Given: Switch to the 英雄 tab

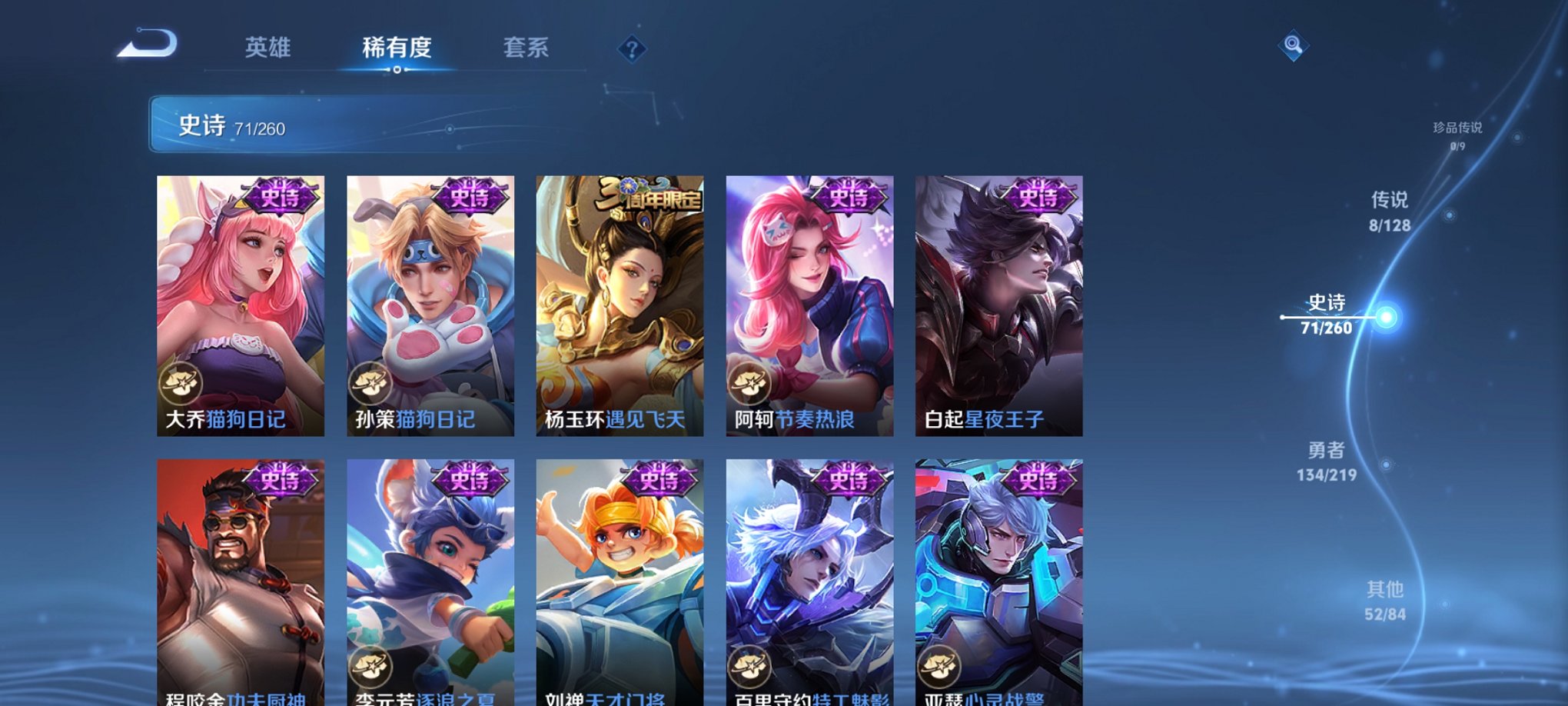Looking at the screenshot, I should pyautogui.click(x=267, y=48).
